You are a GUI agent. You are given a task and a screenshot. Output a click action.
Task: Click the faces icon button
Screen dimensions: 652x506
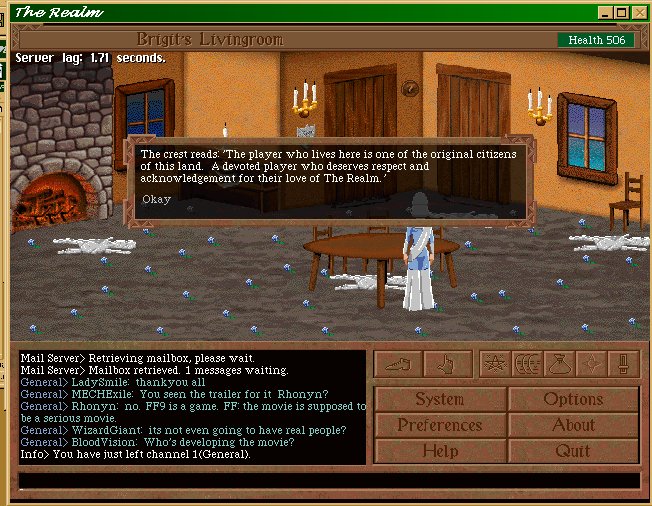[527, 364]
